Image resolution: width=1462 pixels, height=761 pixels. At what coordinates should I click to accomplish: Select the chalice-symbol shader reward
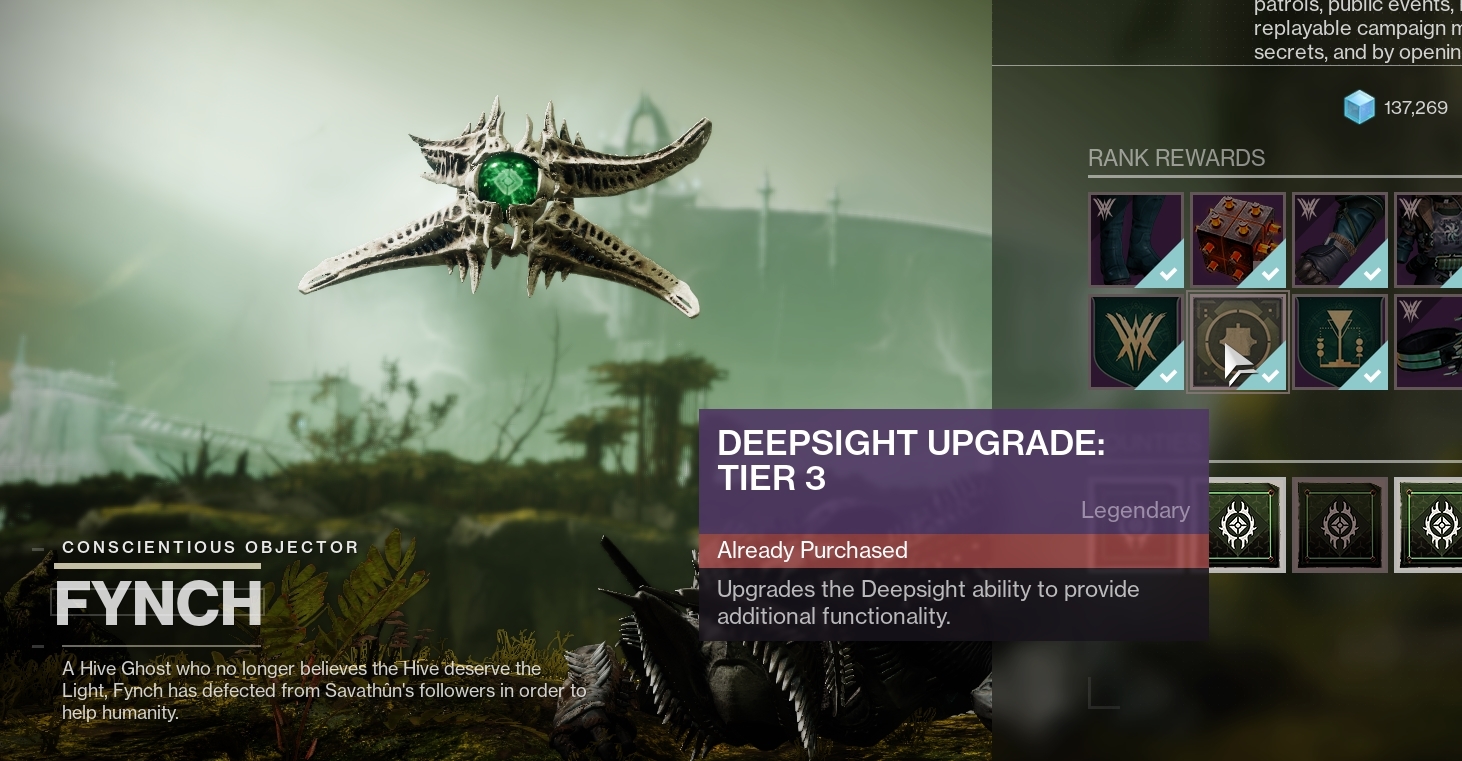tap(1340, 341)
